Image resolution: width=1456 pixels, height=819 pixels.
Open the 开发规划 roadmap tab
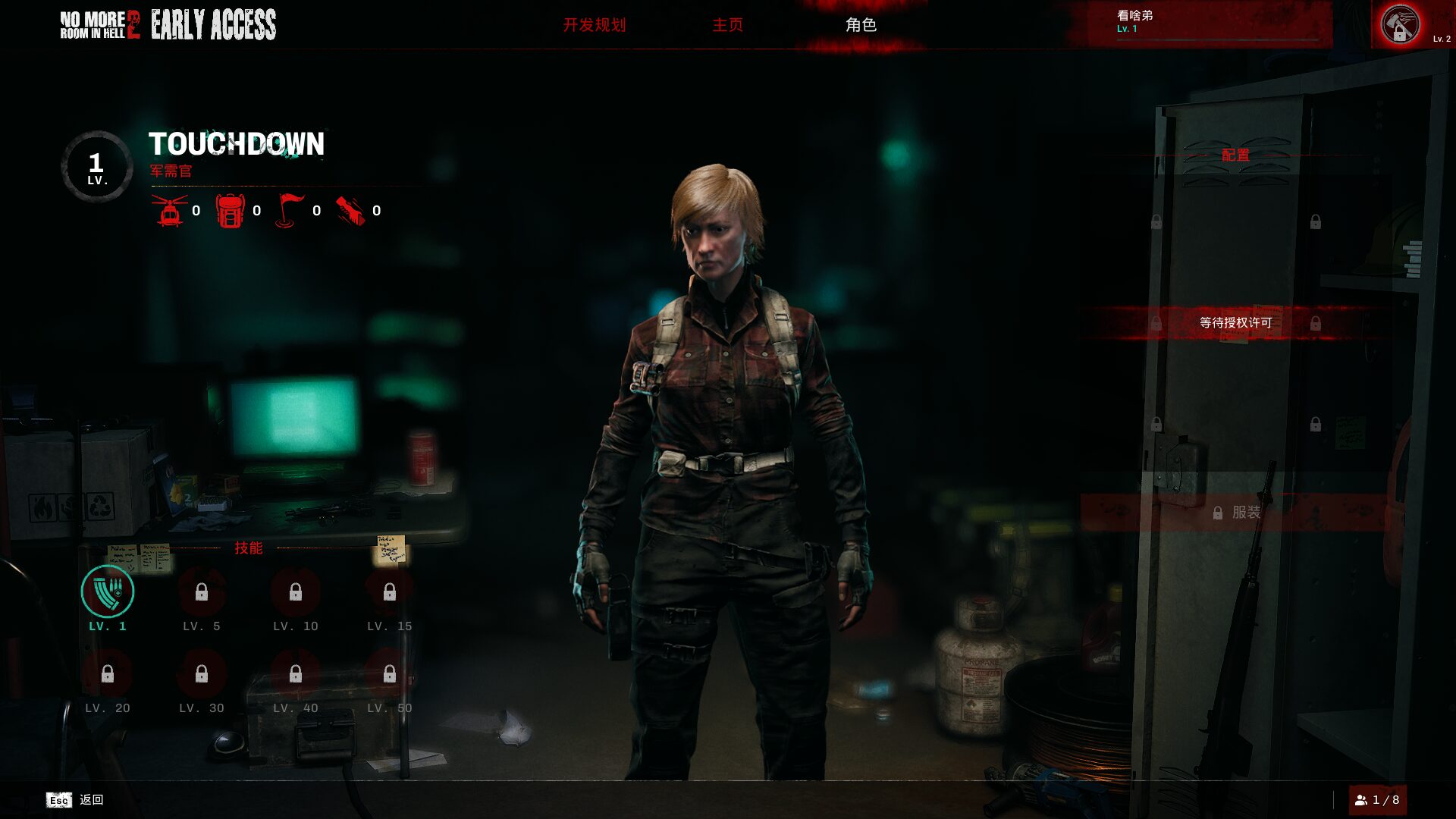pyautogui.click(x=594, y=25)
